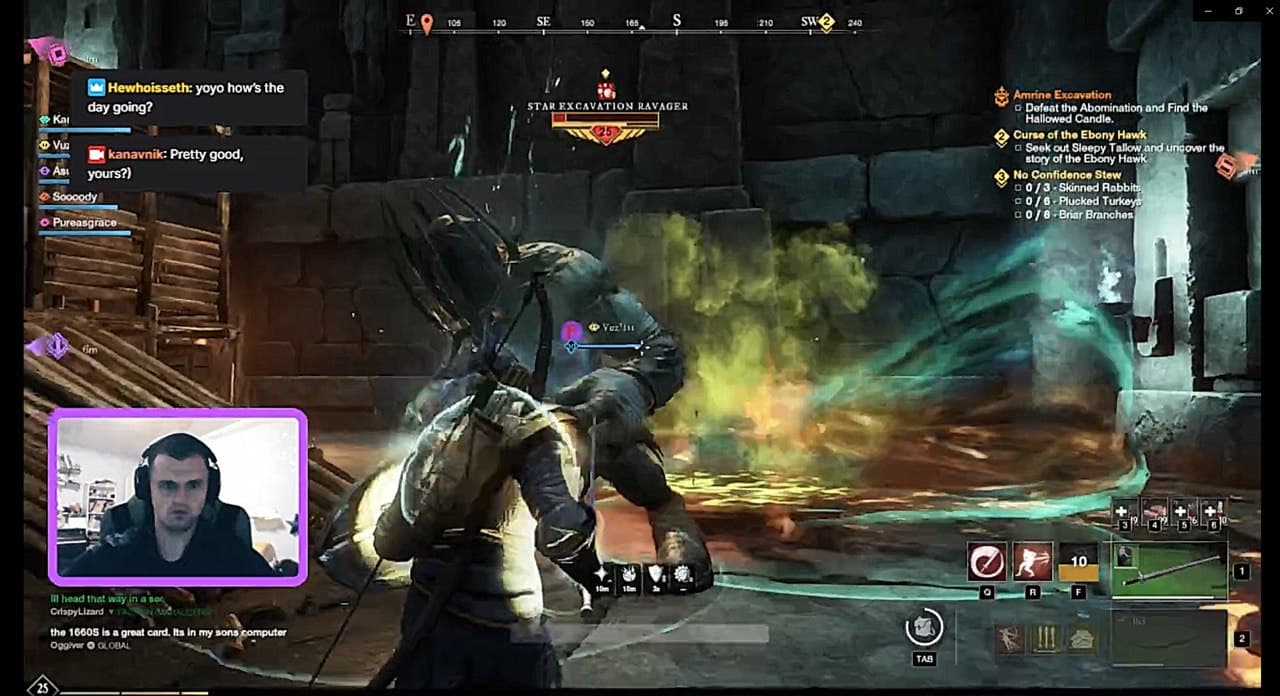Use the potion in quick slot 6
The image size is (1280, 696).
click(x=1212, y=512)
